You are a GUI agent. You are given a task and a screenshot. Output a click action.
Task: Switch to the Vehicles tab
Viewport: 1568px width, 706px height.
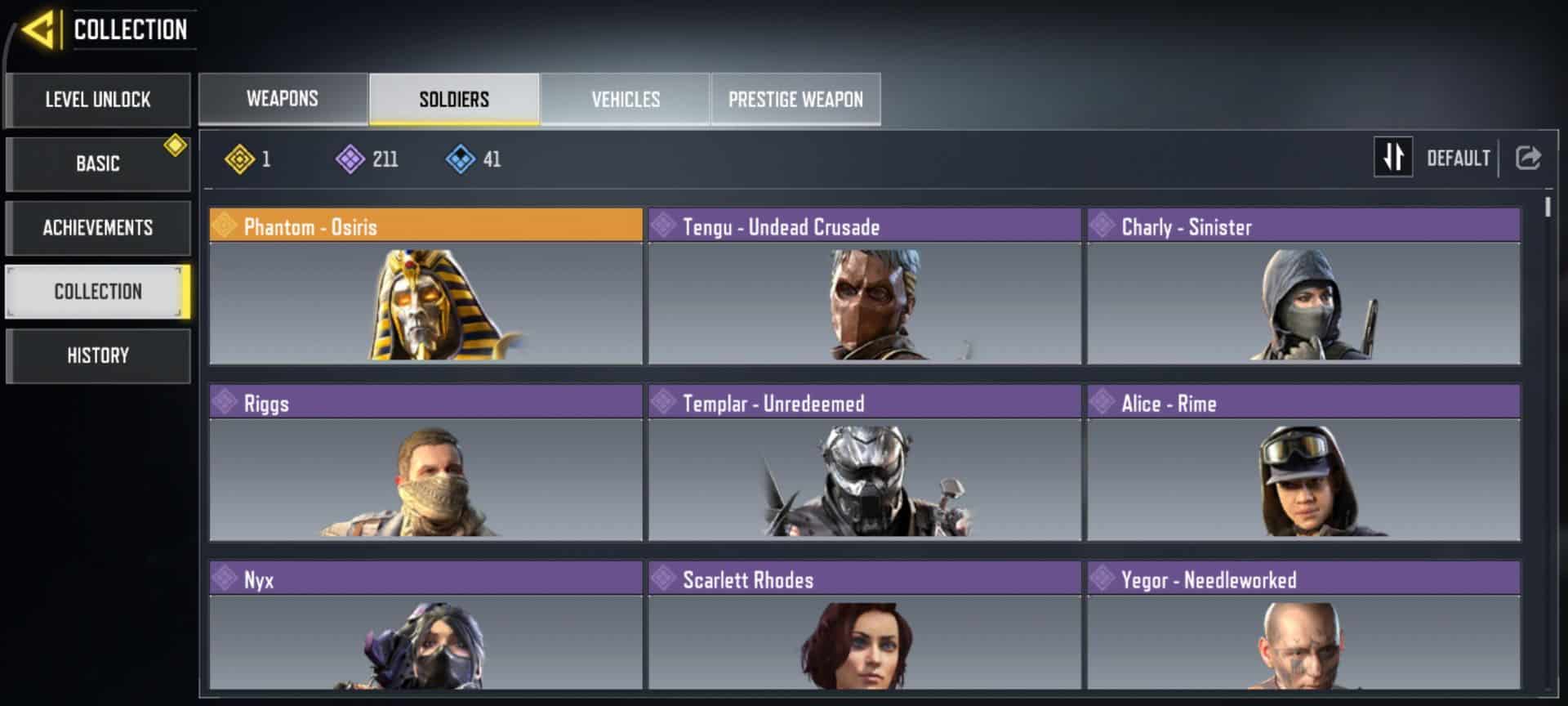(626, 99)
